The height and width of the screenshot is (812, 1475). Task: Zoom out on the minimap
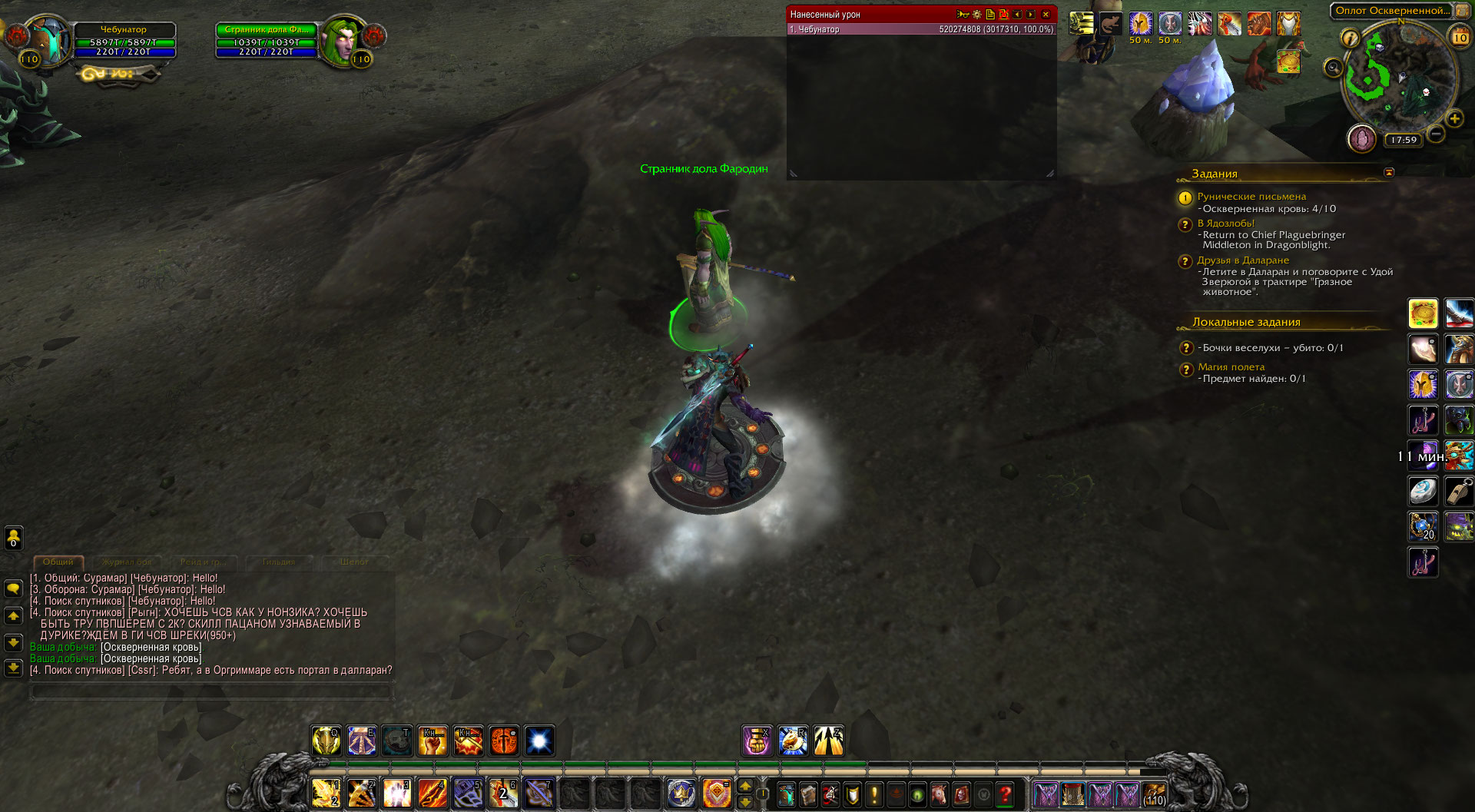[1436, 134]
